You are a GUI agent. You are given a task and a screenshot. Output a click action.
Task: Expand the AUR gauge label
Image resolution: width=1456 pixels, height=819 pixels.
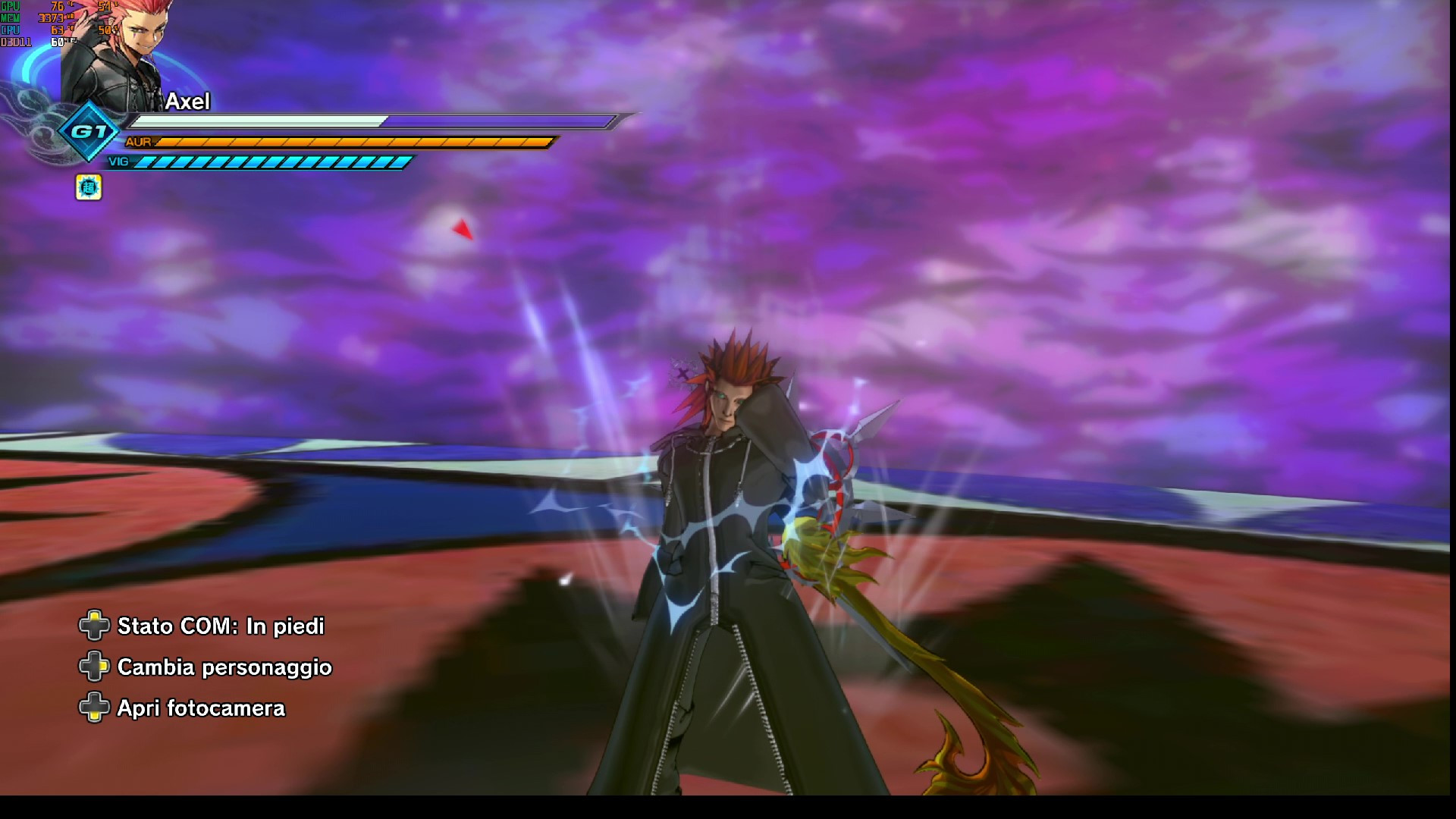click(138, 141)
